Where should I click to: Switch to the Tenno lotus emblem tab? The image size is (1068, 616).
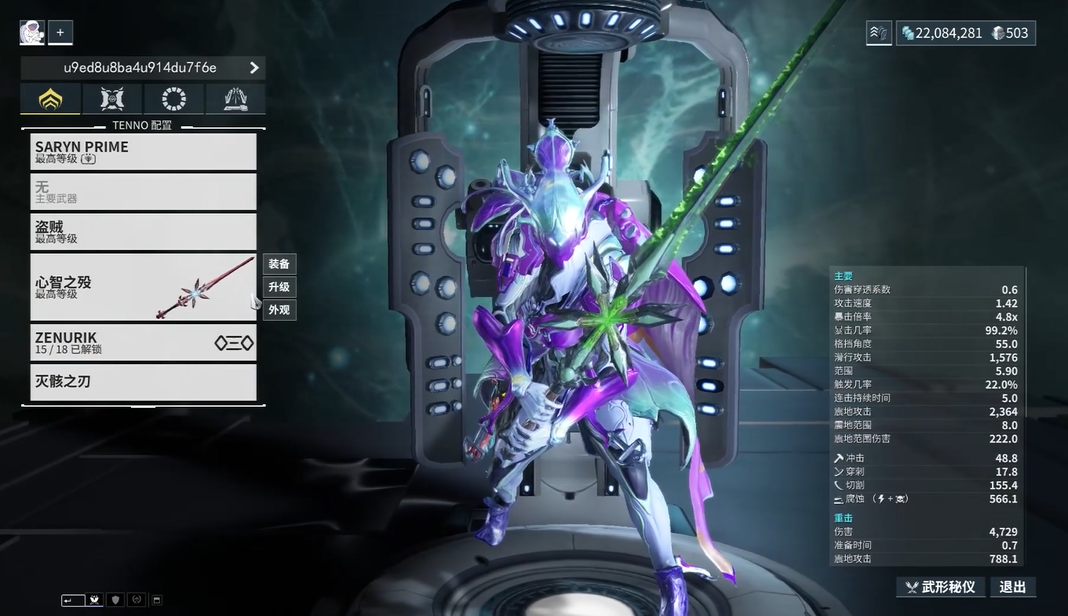[x=50, y=99]
